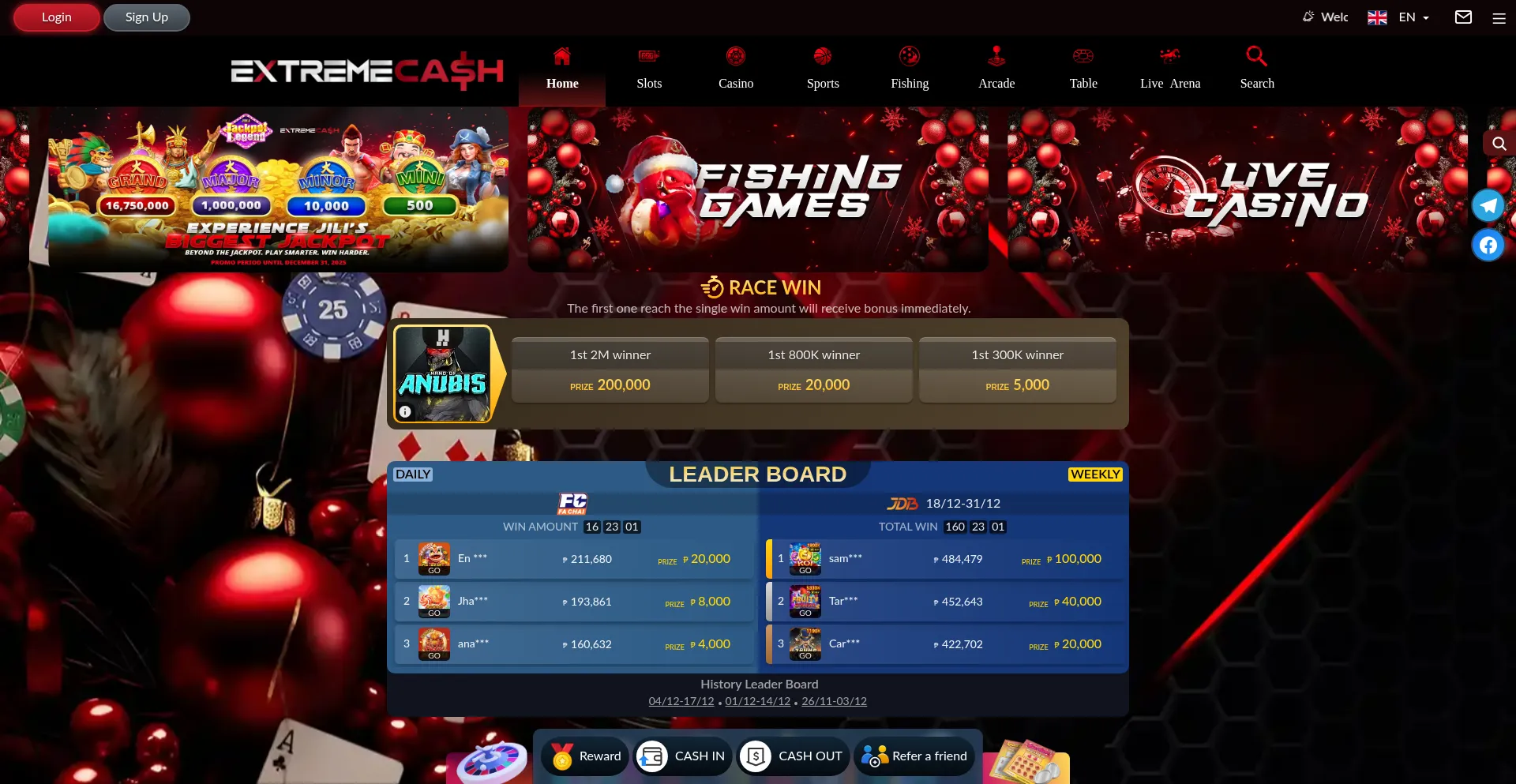1516x784 pixels.
Task: Select the Fishing games icon
Action: point(910,56)
